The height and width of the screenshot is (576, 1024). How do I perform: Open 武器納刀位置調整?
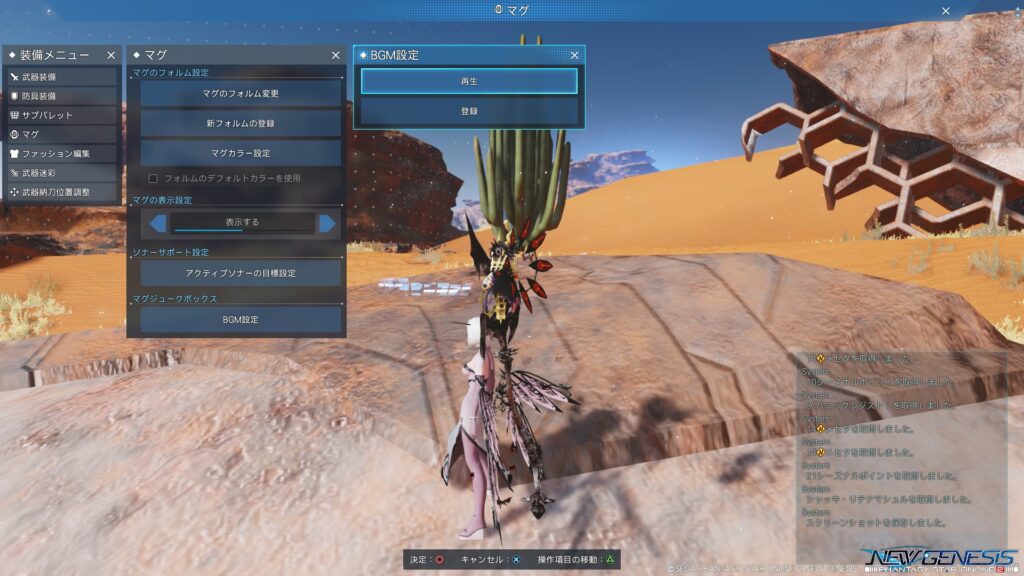61,192
